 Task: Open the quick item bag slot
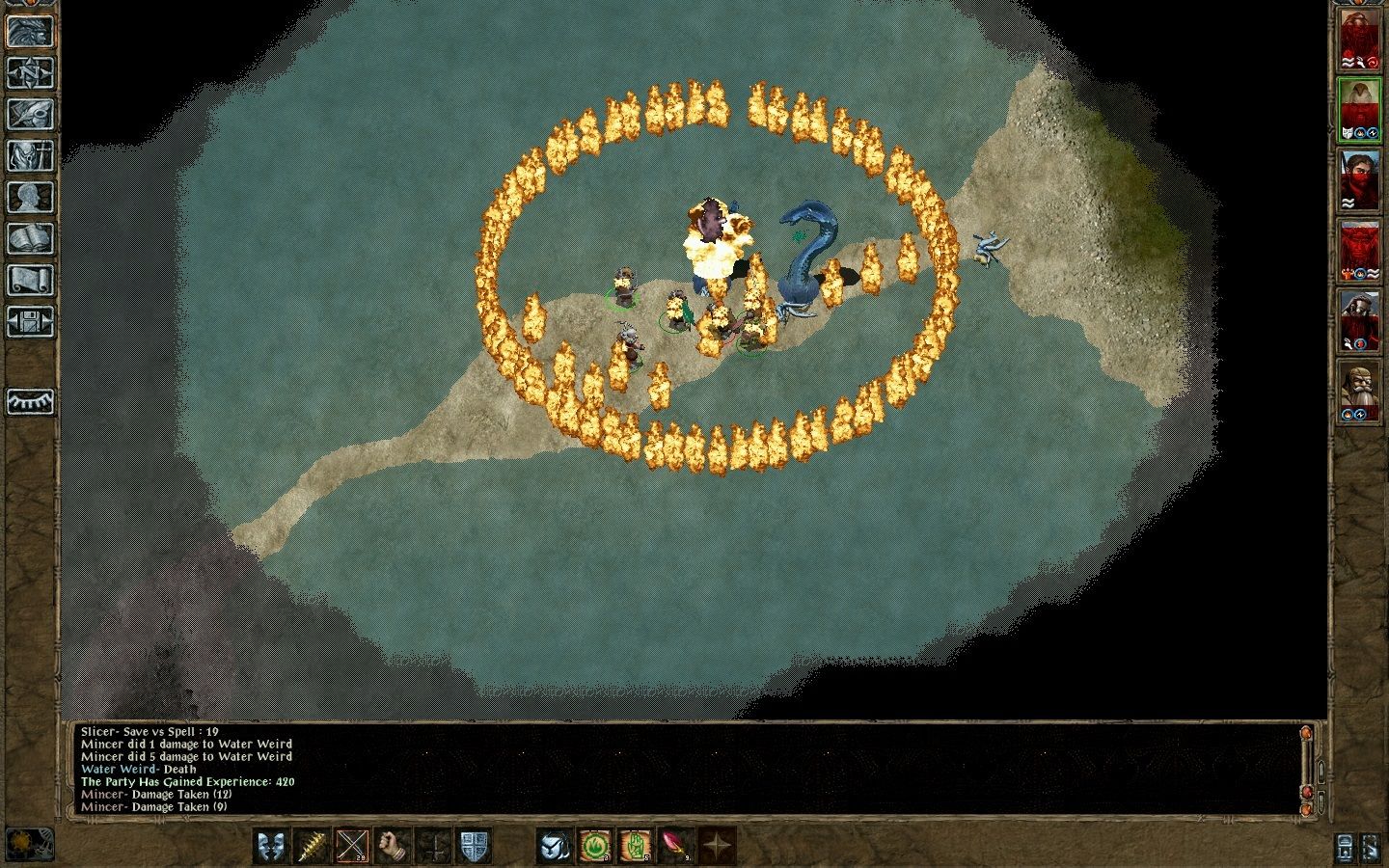pyautogui.click(x=555, y=846)
